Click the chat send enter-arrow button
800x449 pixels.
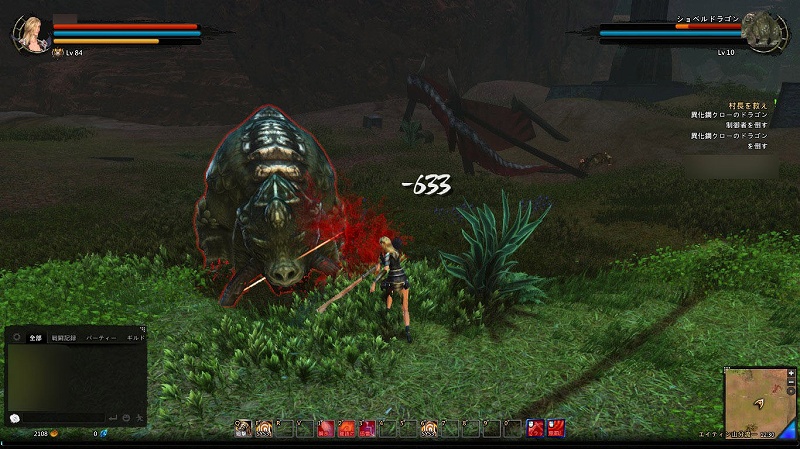114,416
